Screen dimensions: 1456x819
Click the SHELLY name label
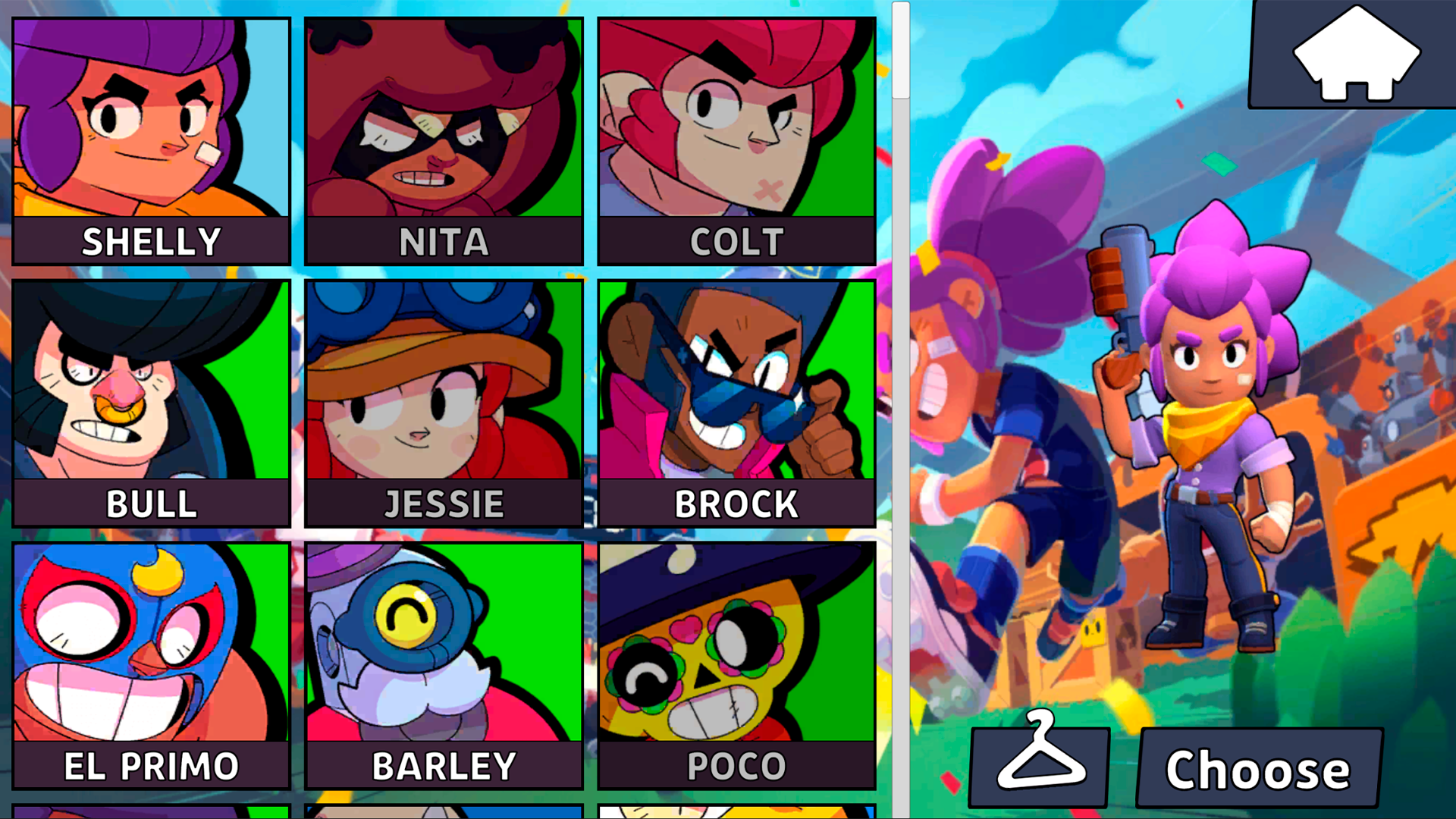pos(149,241)
